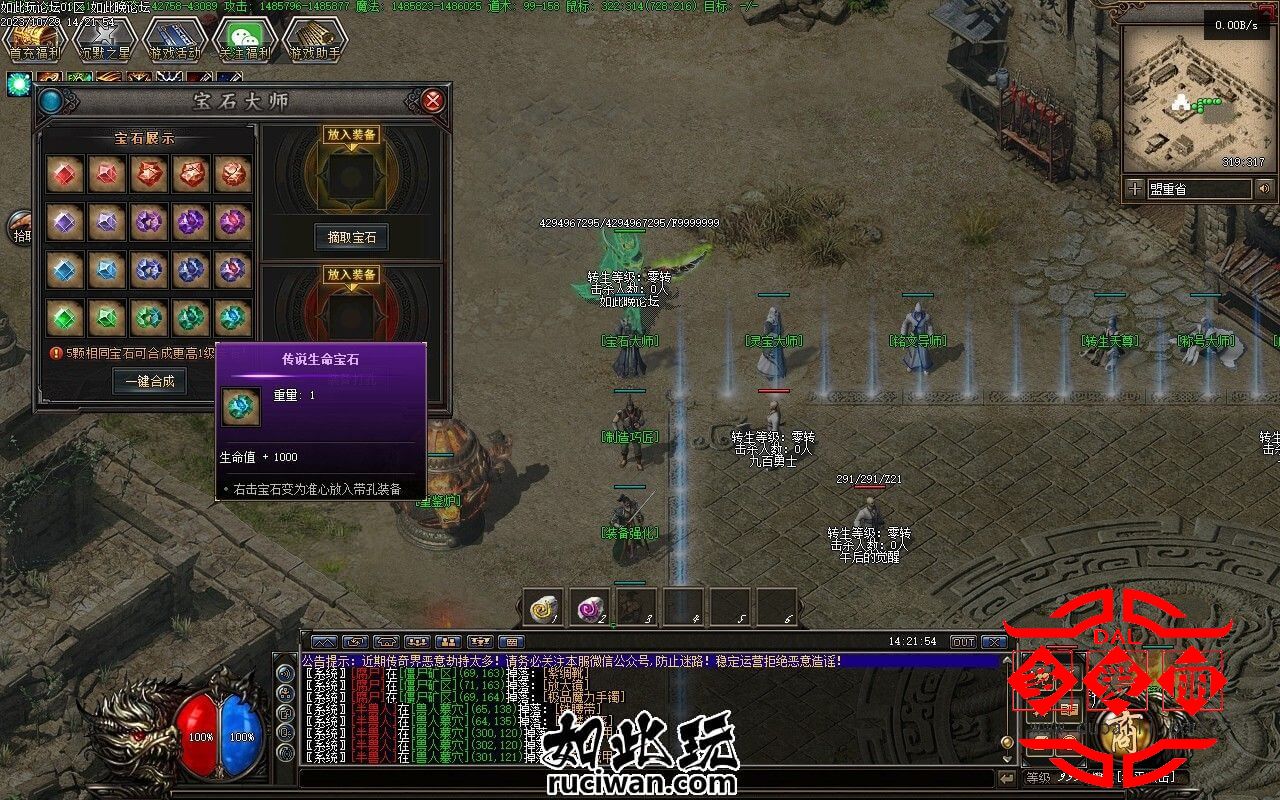Open the 首充福利 first recharge bonus
The width and height of the screenshot is (1280, 800).
click(33, 40)
